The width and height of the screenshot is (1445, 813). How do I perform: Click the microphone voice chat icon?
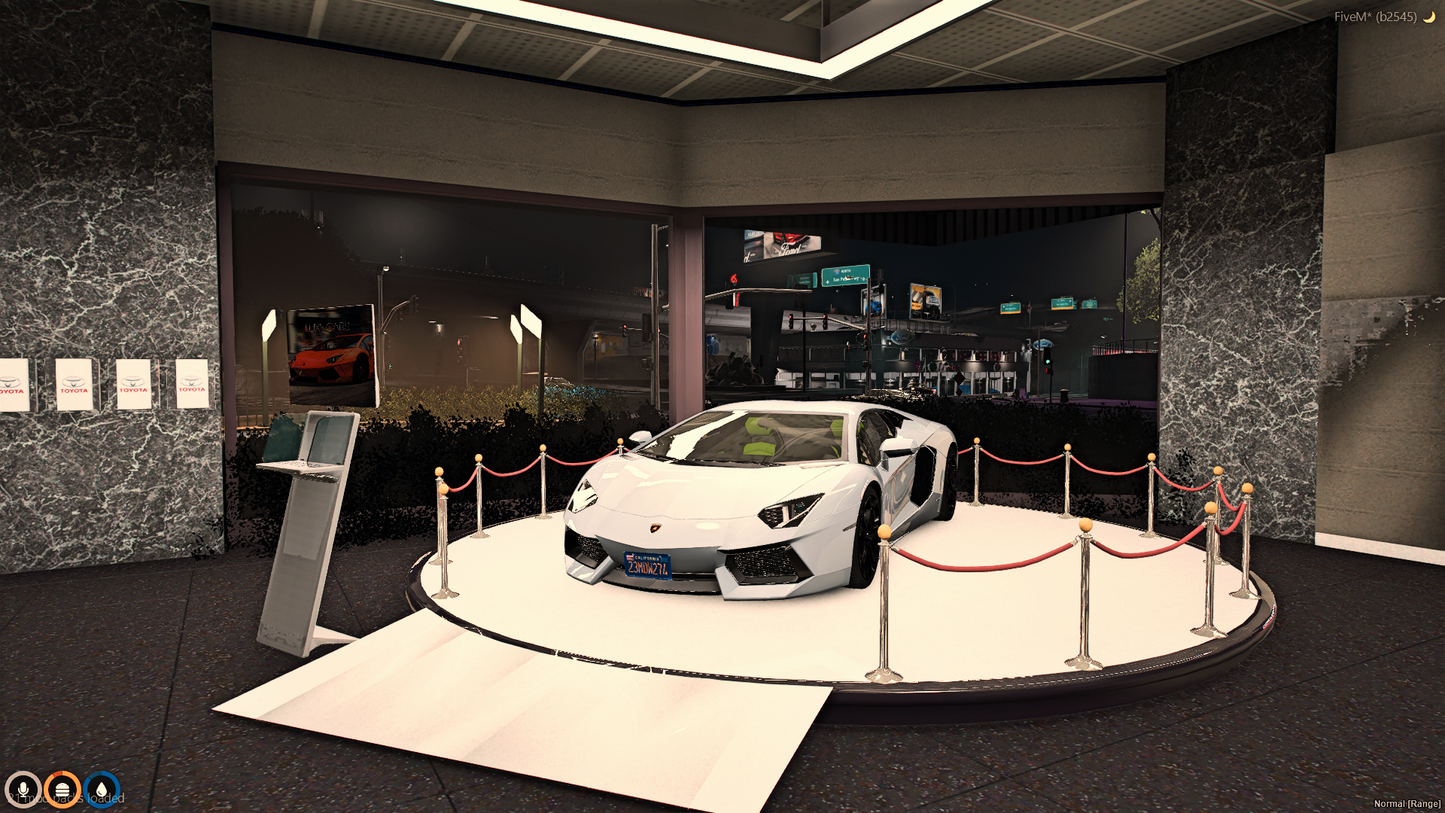[25, 790]
